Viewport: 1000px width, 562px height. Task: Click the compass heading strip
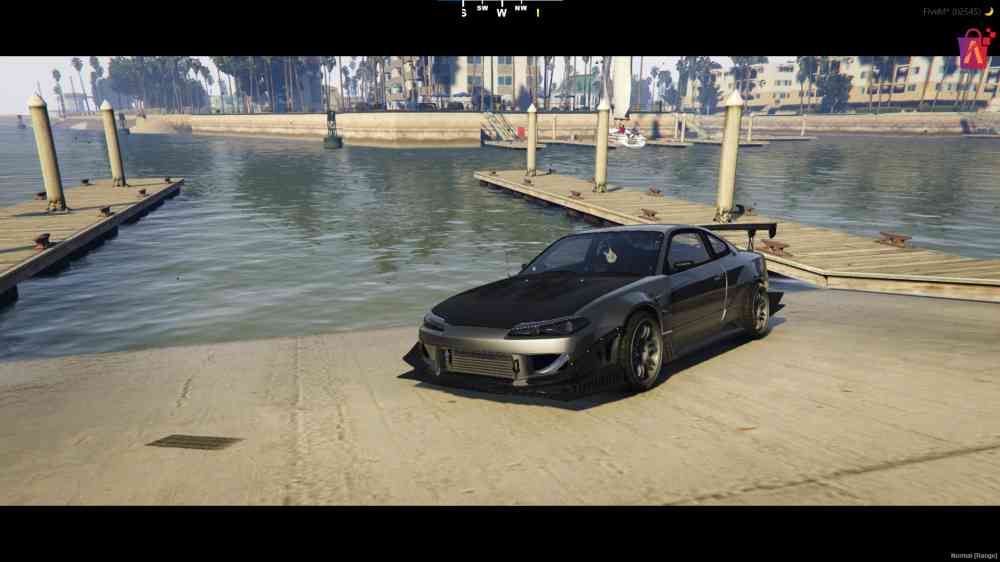coord(500,9)
